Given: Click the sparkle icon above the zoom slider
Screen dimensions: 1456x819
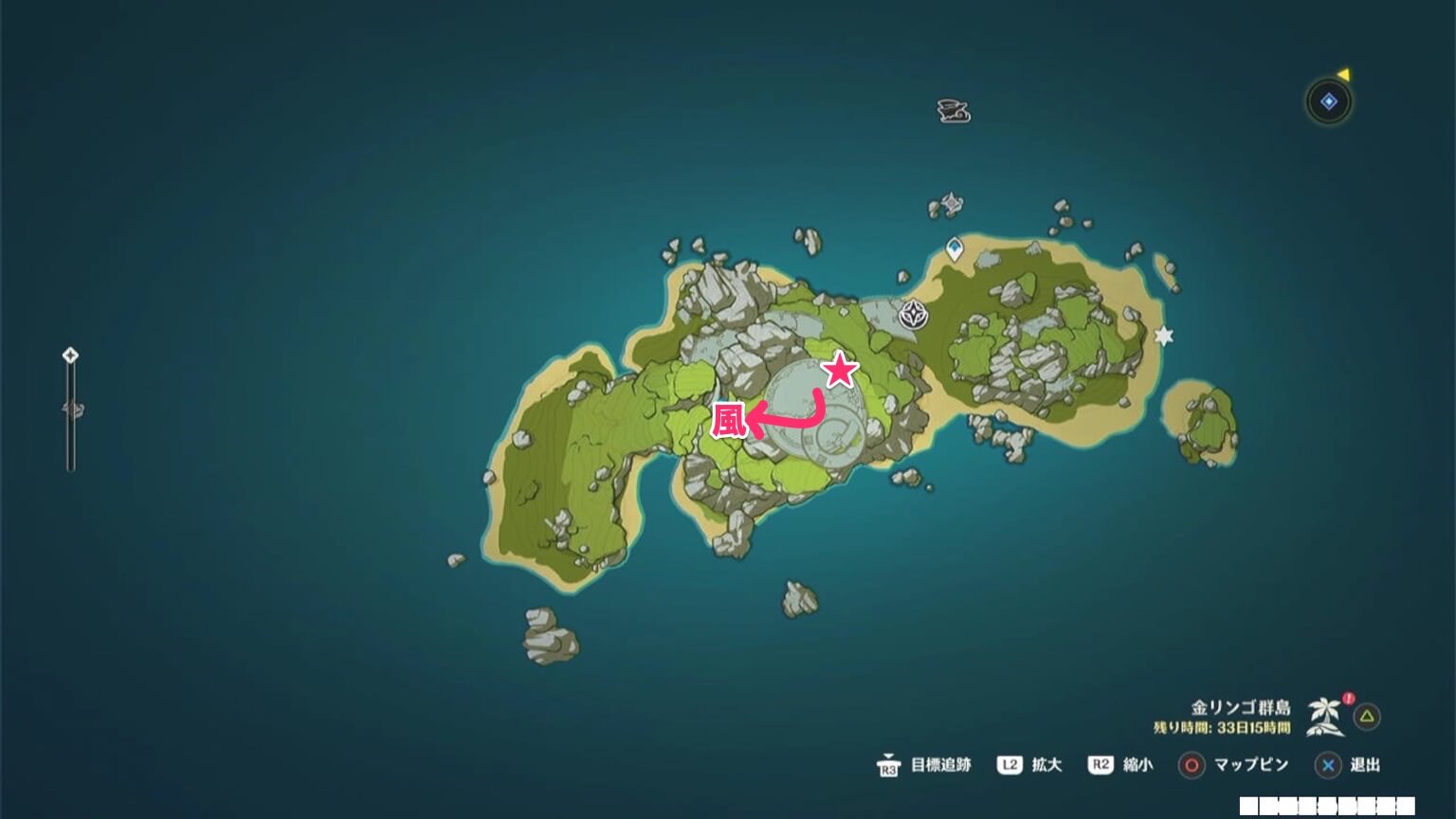Looking at the screenshot, I should click(68, 356).
